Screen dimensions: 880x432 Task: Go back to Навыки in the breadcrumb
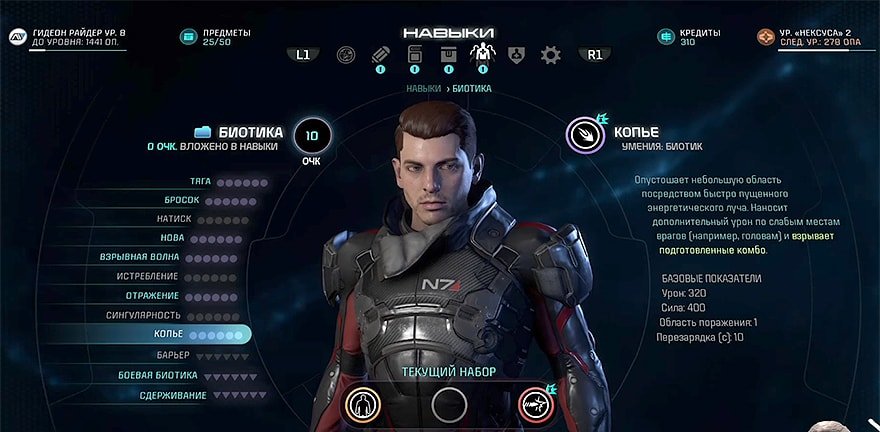point(423,89)
